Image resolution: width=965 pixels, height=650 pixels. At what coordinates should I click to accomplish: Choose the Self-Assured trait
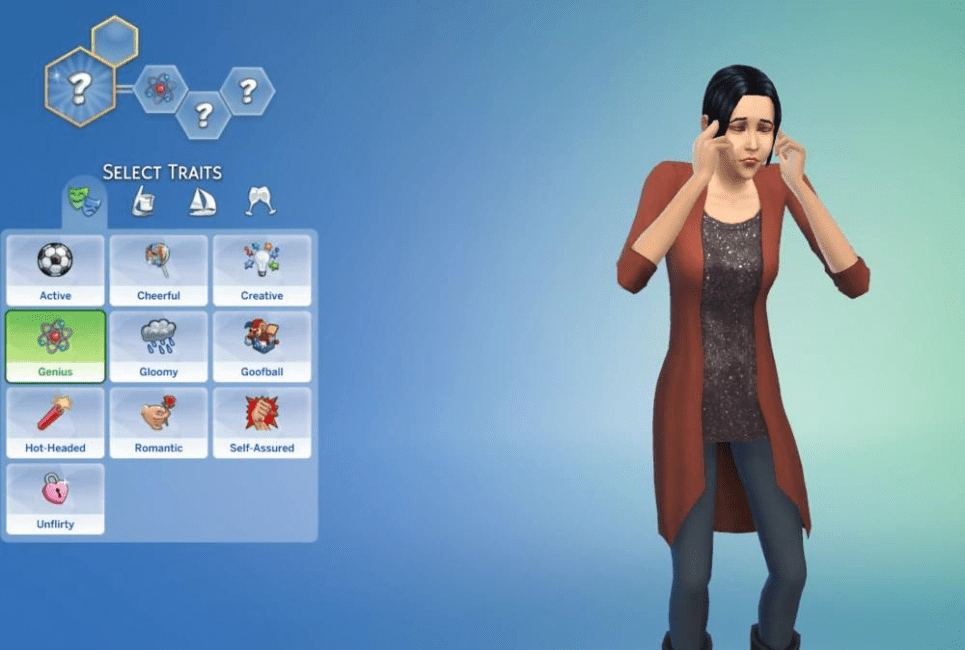(262, 422)
